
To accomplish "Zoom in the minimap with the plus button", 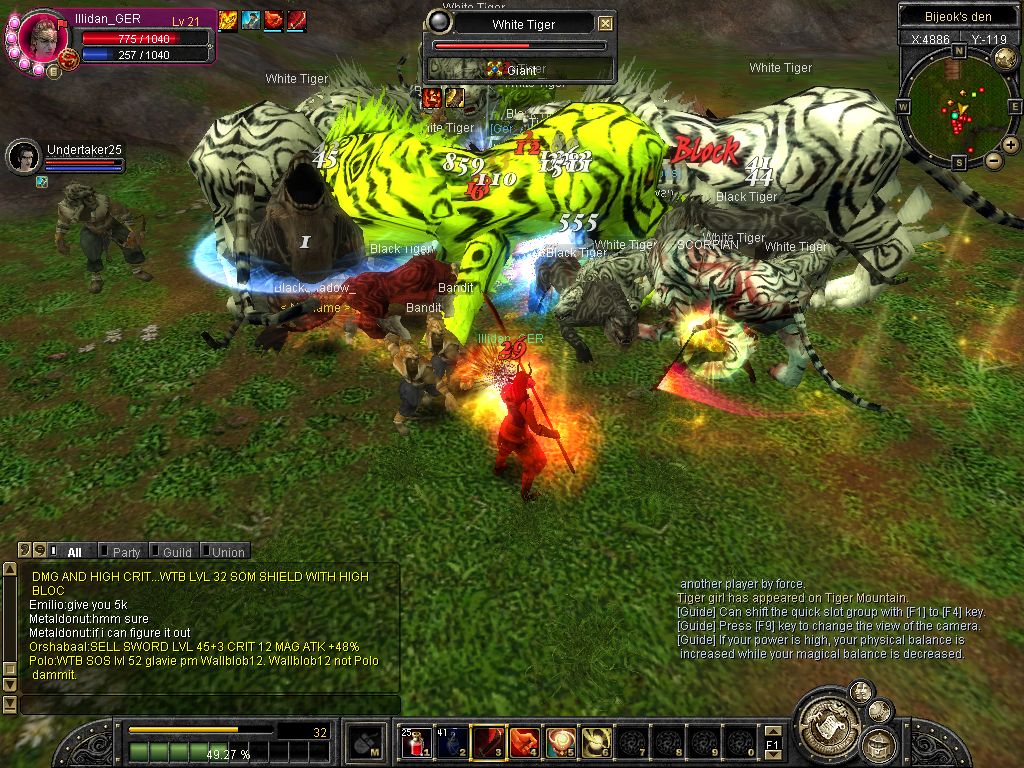I will [x=1011, y=145].
